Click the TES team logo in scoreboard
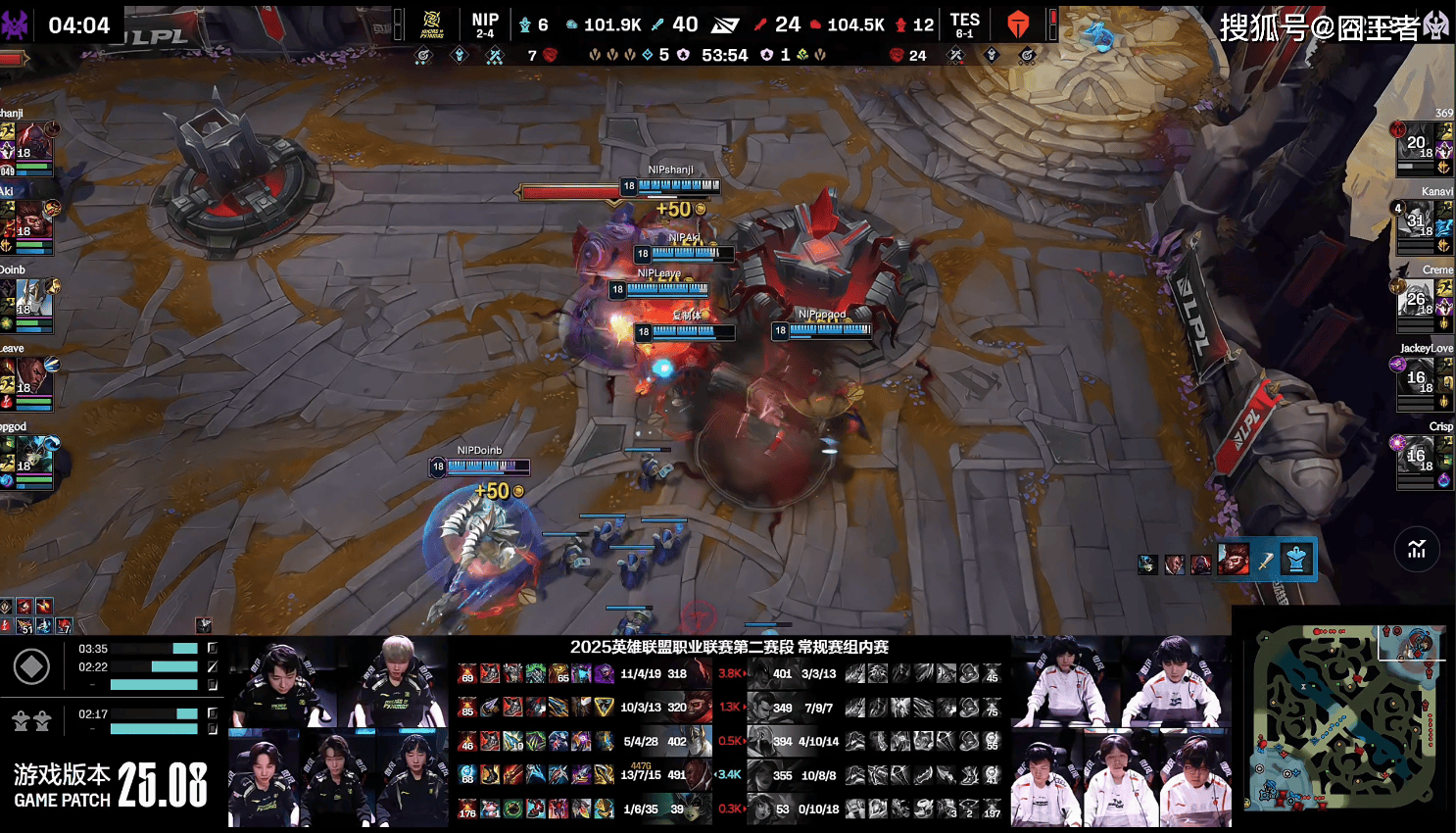 1019,24
